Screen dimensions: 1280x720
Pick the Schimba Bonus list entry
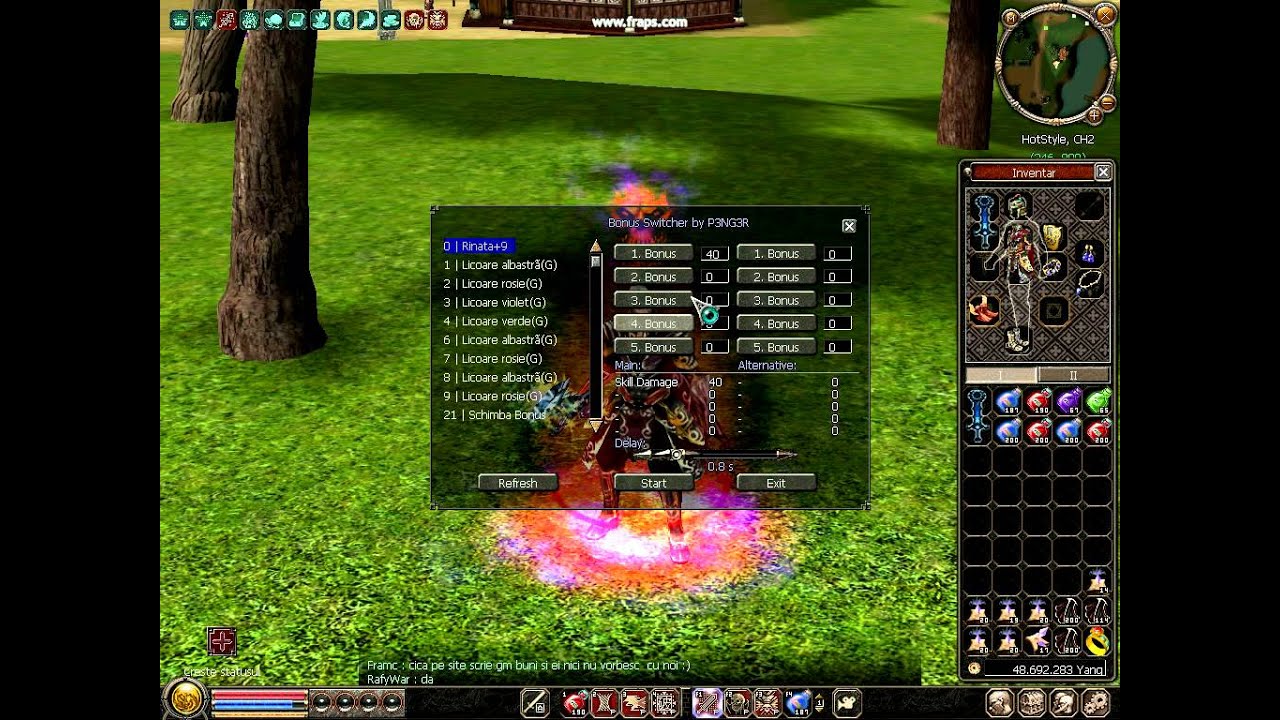click(495, 415)
